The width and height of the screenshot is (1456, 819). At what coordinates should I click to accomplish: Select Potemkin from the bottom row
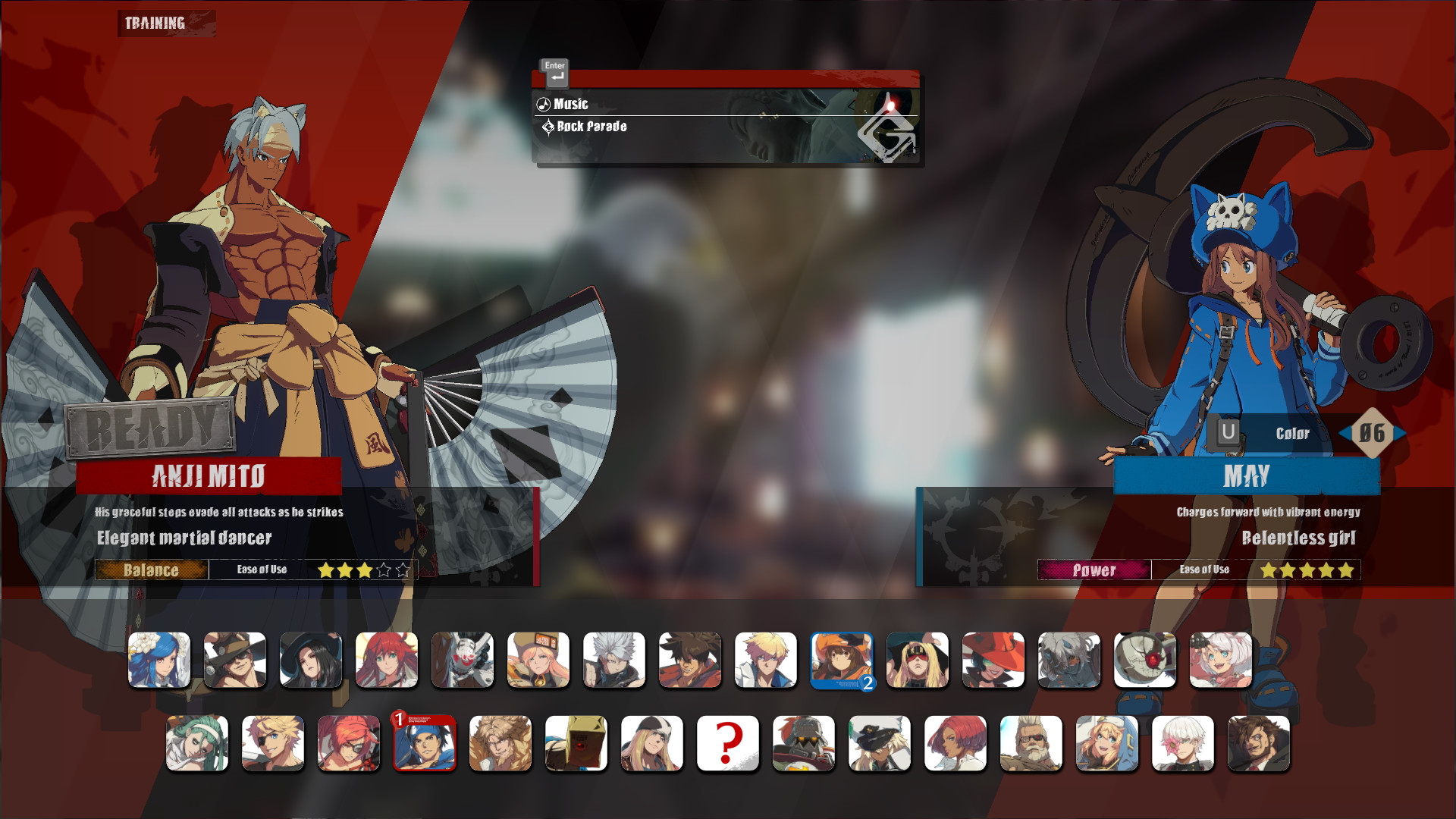pos(804,743)
